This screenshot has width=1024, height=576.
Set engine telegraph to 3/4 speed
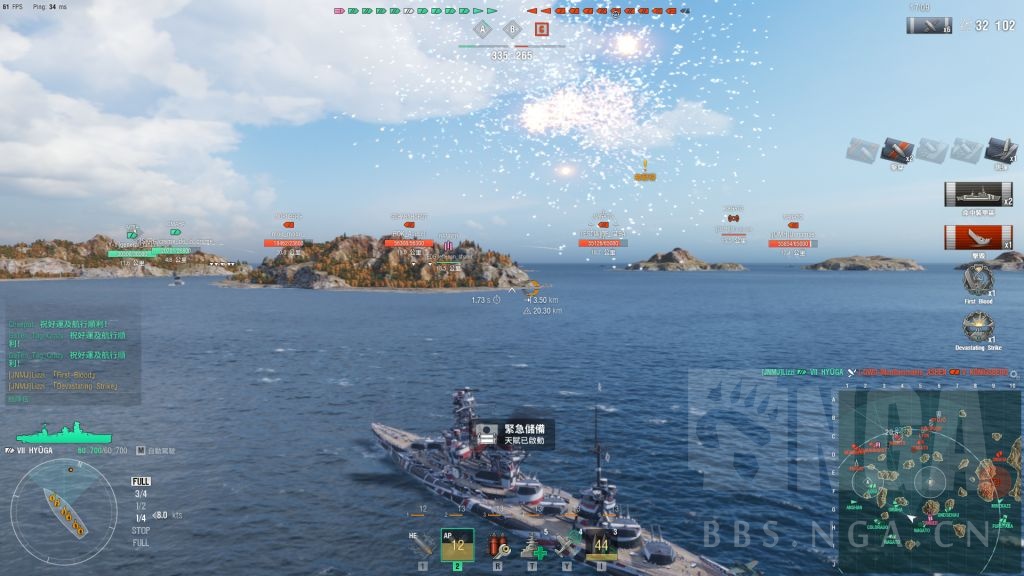point(141,493)
